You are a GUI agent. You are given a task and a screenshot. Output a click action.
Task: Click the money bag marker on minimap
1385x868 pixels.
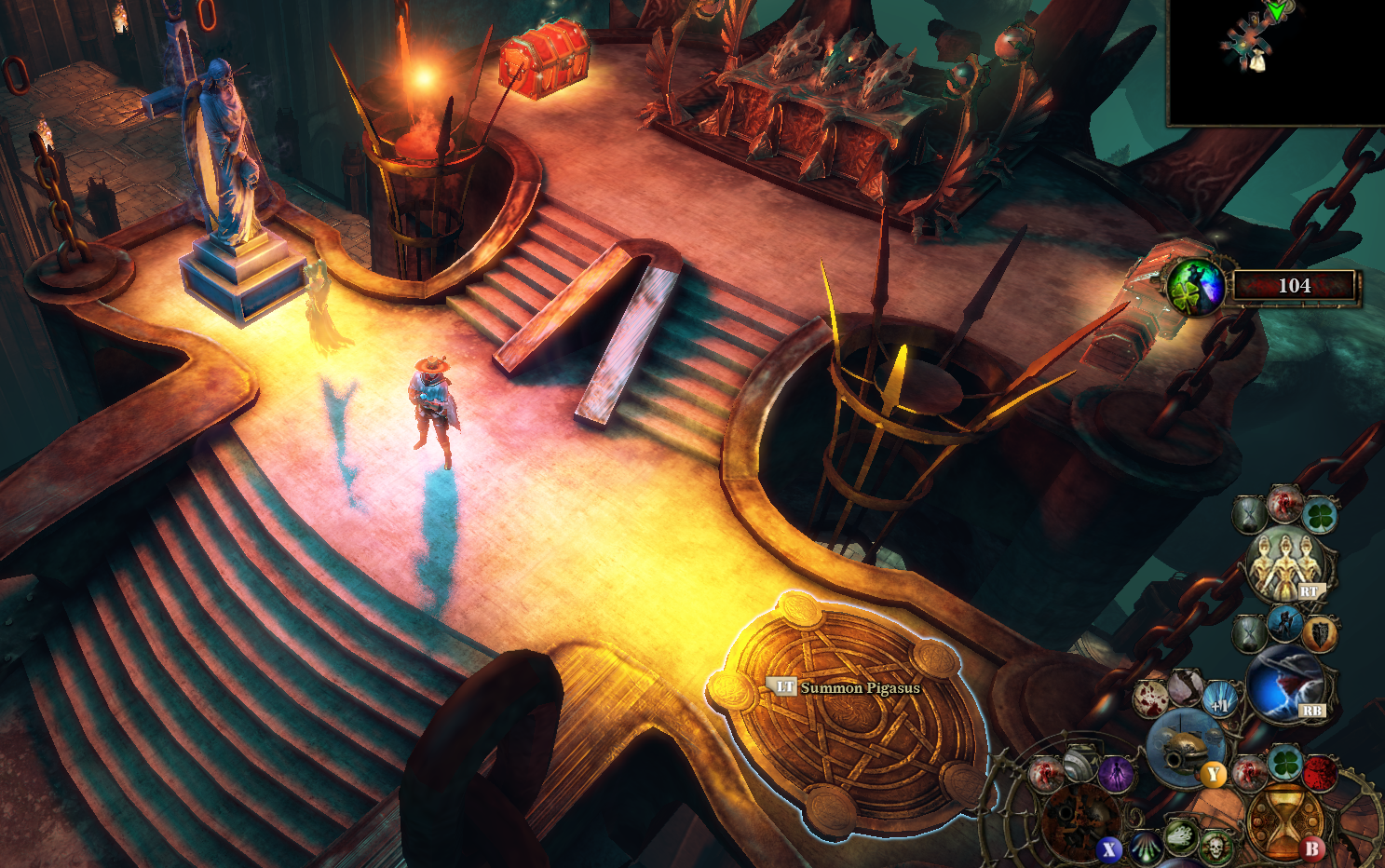point(1257,62)
